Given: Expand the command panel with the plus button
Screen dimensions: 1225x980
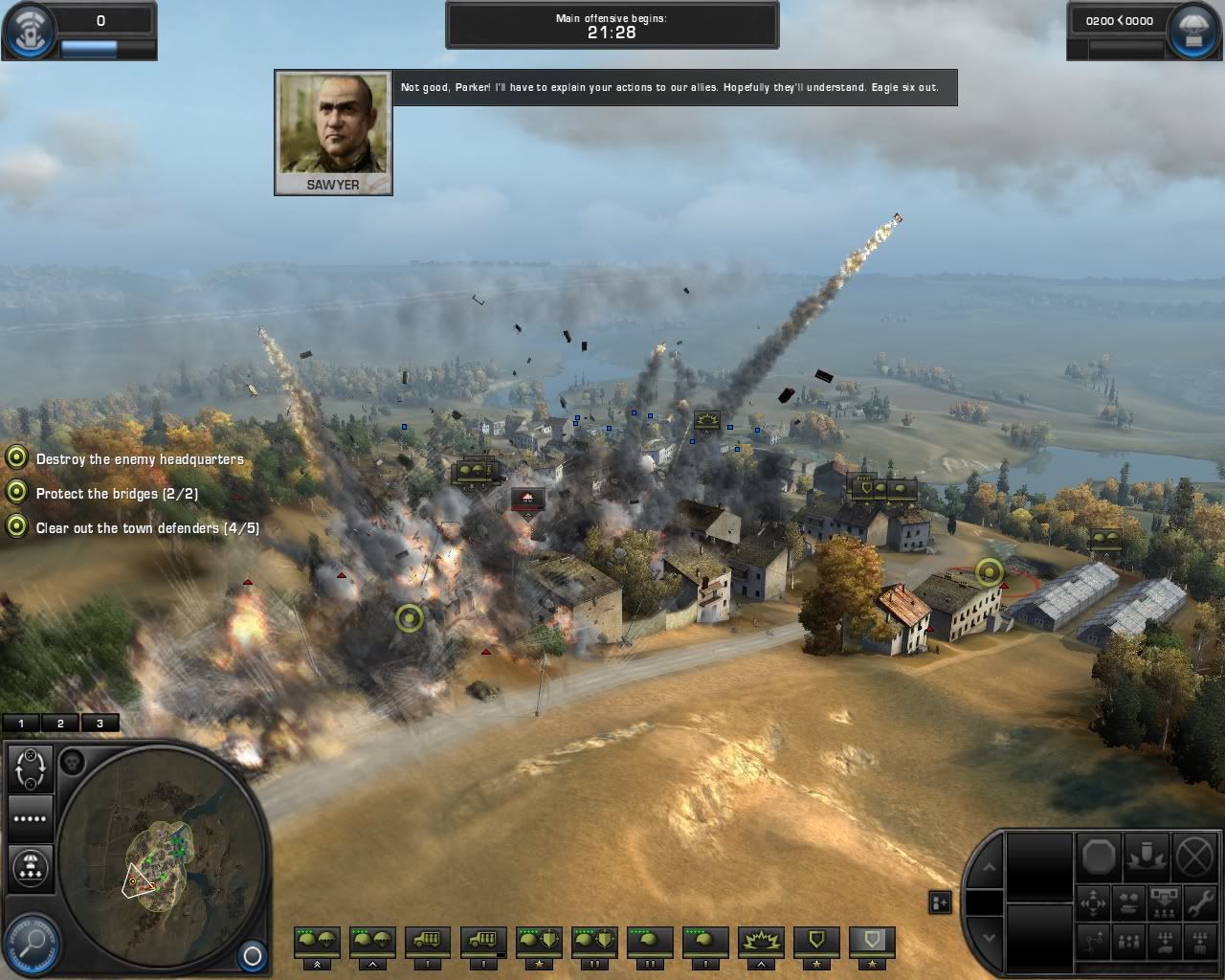Looking at the screenshot, I should [939, 902].
